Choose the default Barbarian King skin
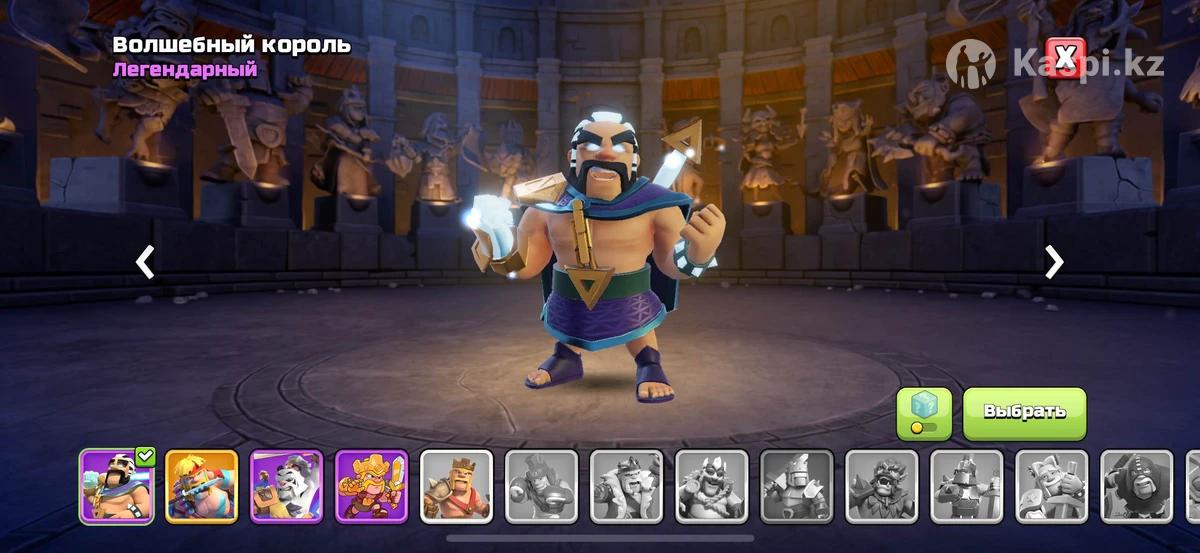The image size is (1200, 553). pyautogui.click(x=456, y=486)
